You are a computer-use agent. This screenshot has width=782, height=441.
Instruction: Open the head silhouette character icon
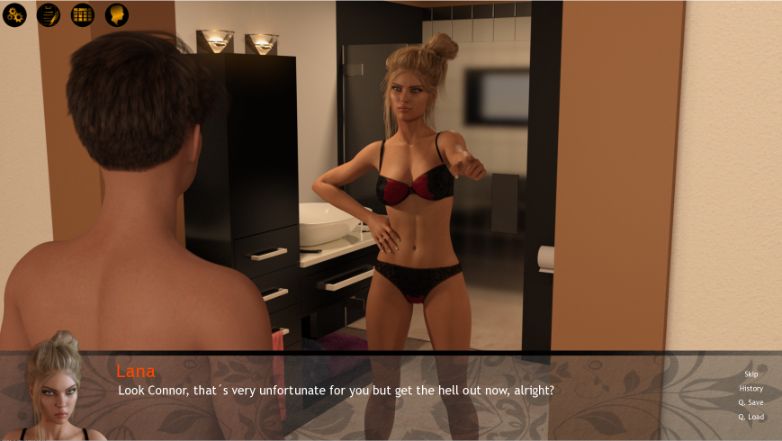point(116,15)
